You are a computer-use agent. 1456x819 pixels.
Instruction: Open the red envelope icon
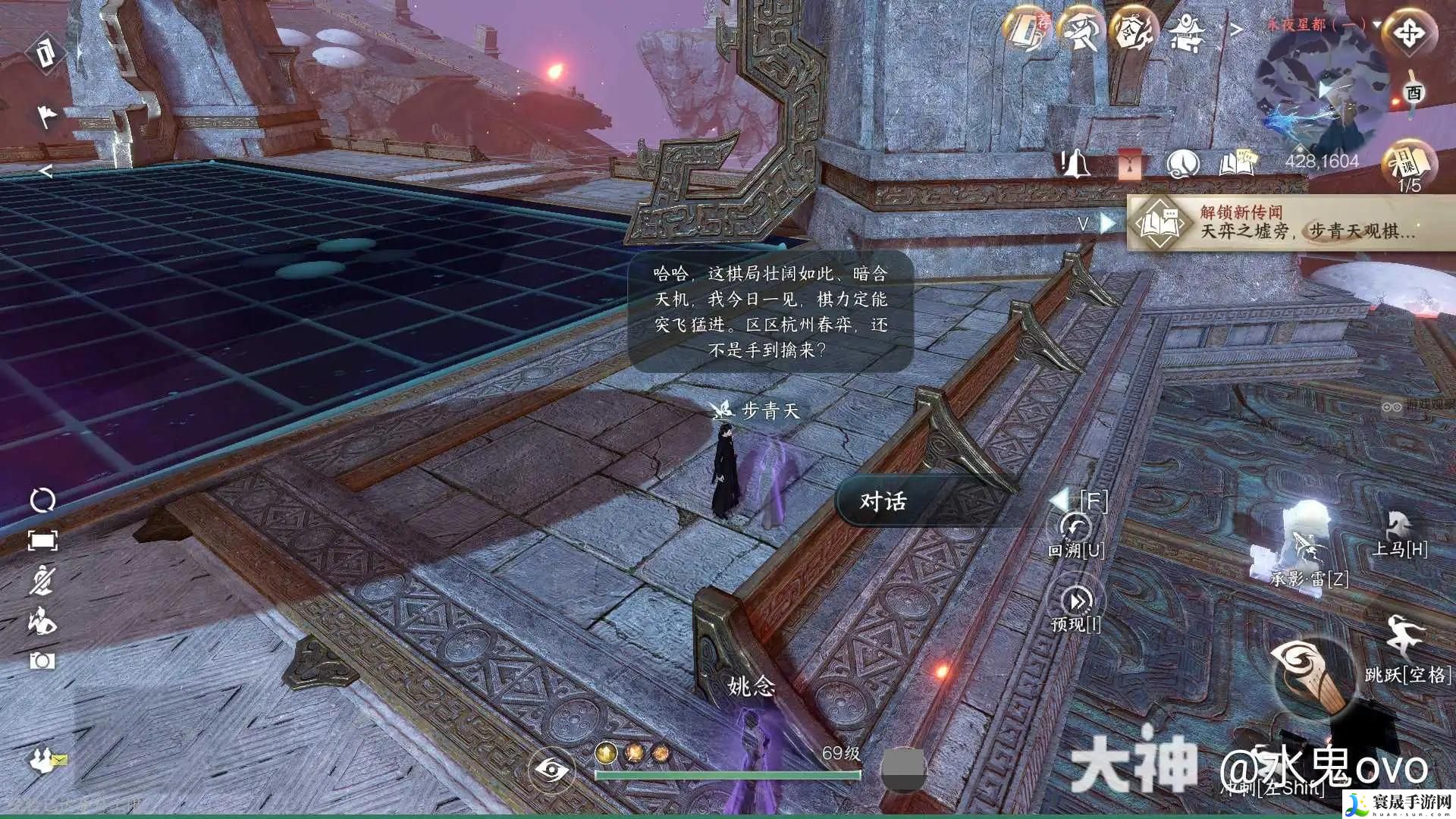point(1129,163)
